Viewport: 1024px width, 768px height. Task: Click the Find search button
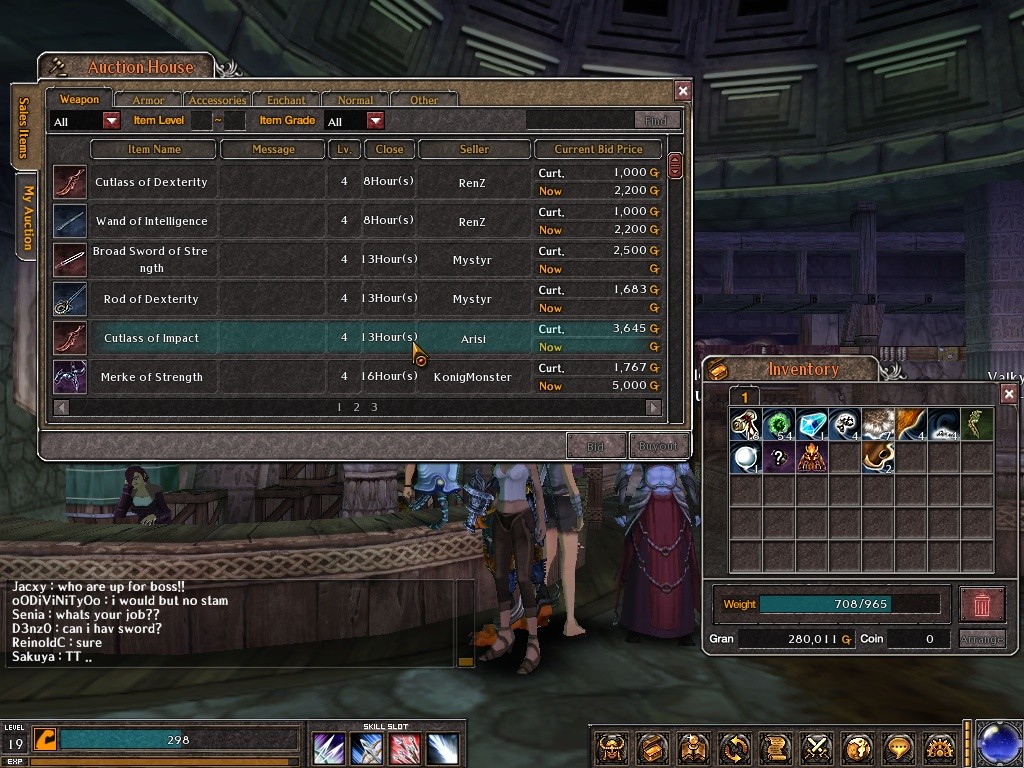click(x=656, y=120)
